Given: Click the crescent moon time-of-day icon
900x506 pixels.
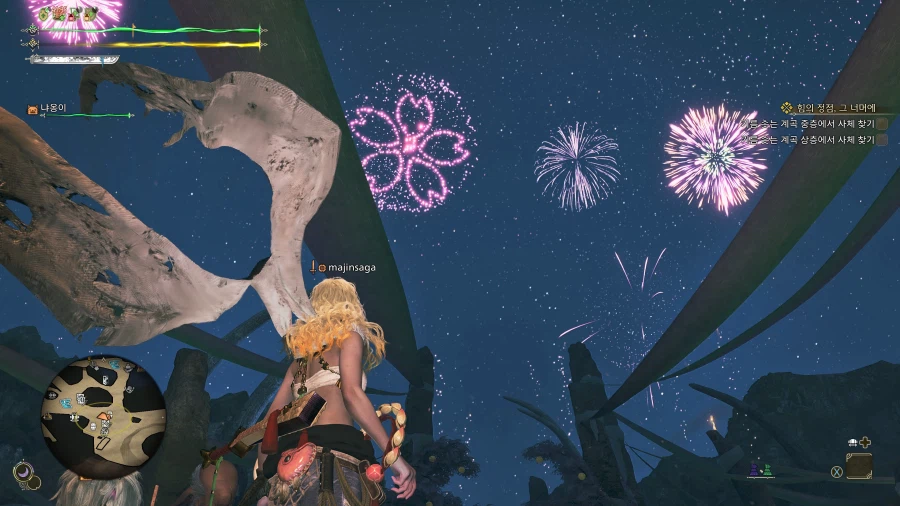Looking at the screenshot, I should (23, 470).
